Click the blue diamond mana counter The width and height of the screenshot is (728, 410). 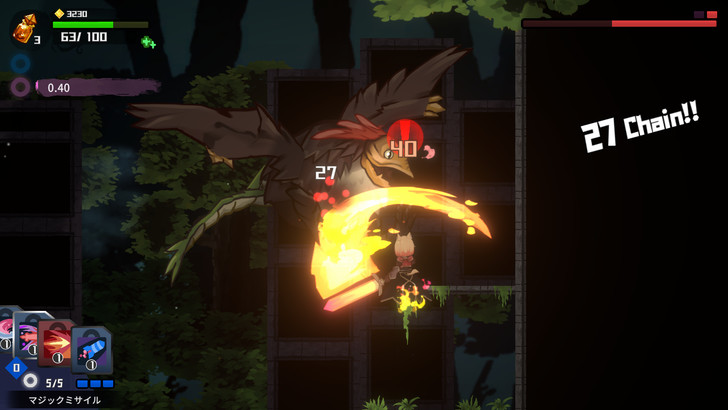tap(13, 368)
